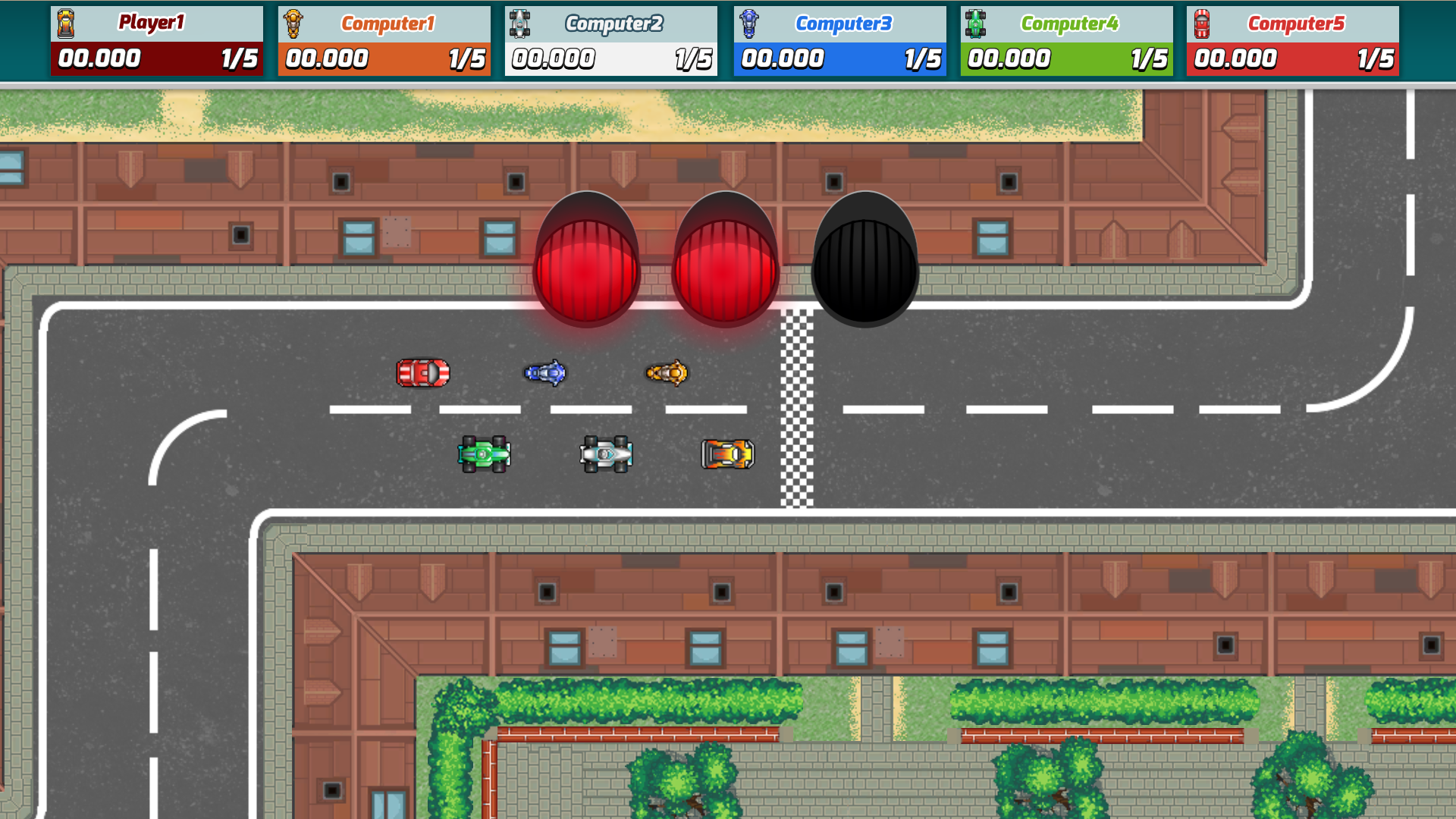Image resolution: width=1456 pixels, height=819 pixels.
Task: Click the Computer5 red car icon
Action: point(1202,22)
